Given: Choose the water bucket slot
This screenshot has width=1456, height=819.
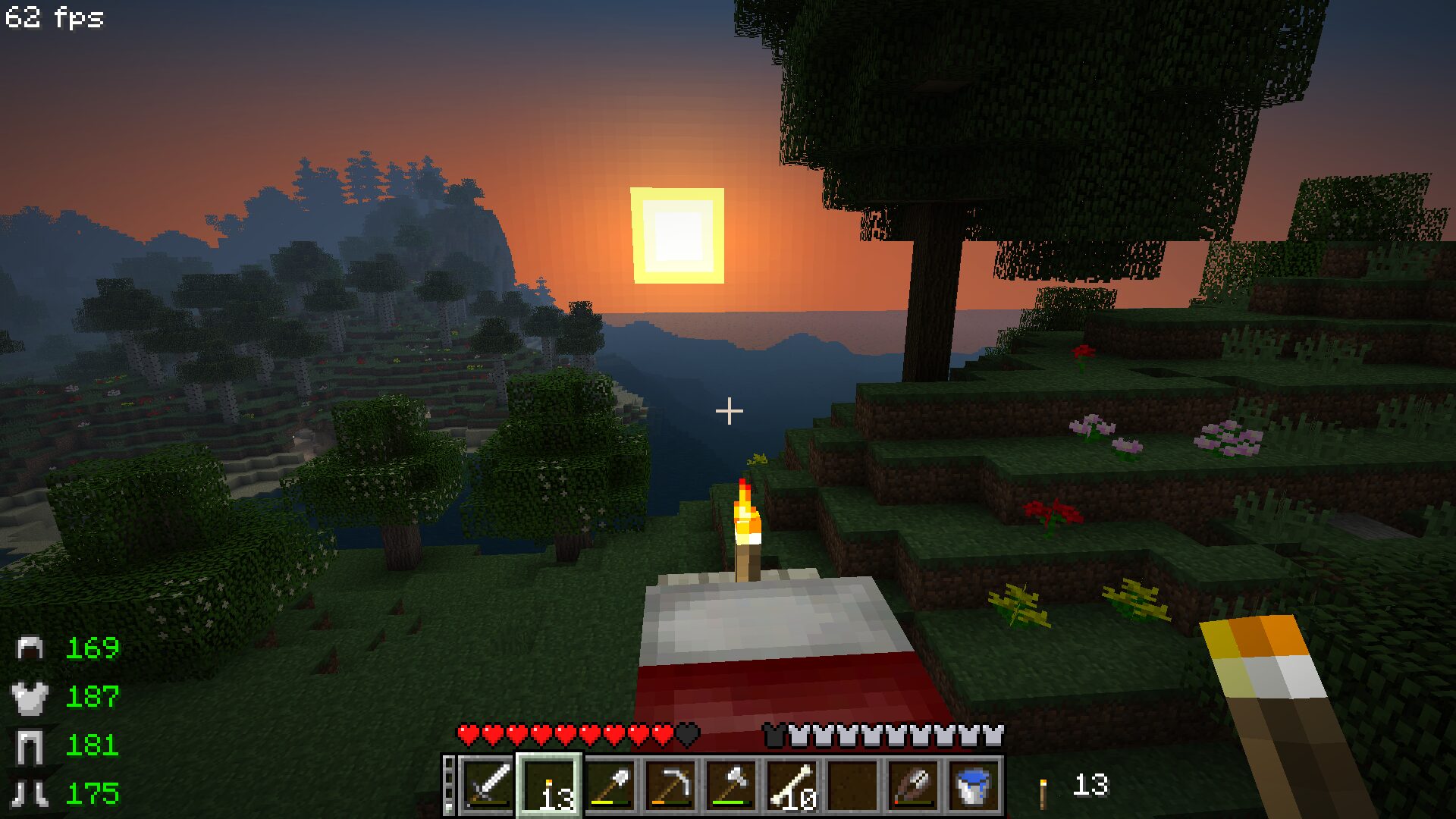Looking at the screenshot, I should [974, 785].
